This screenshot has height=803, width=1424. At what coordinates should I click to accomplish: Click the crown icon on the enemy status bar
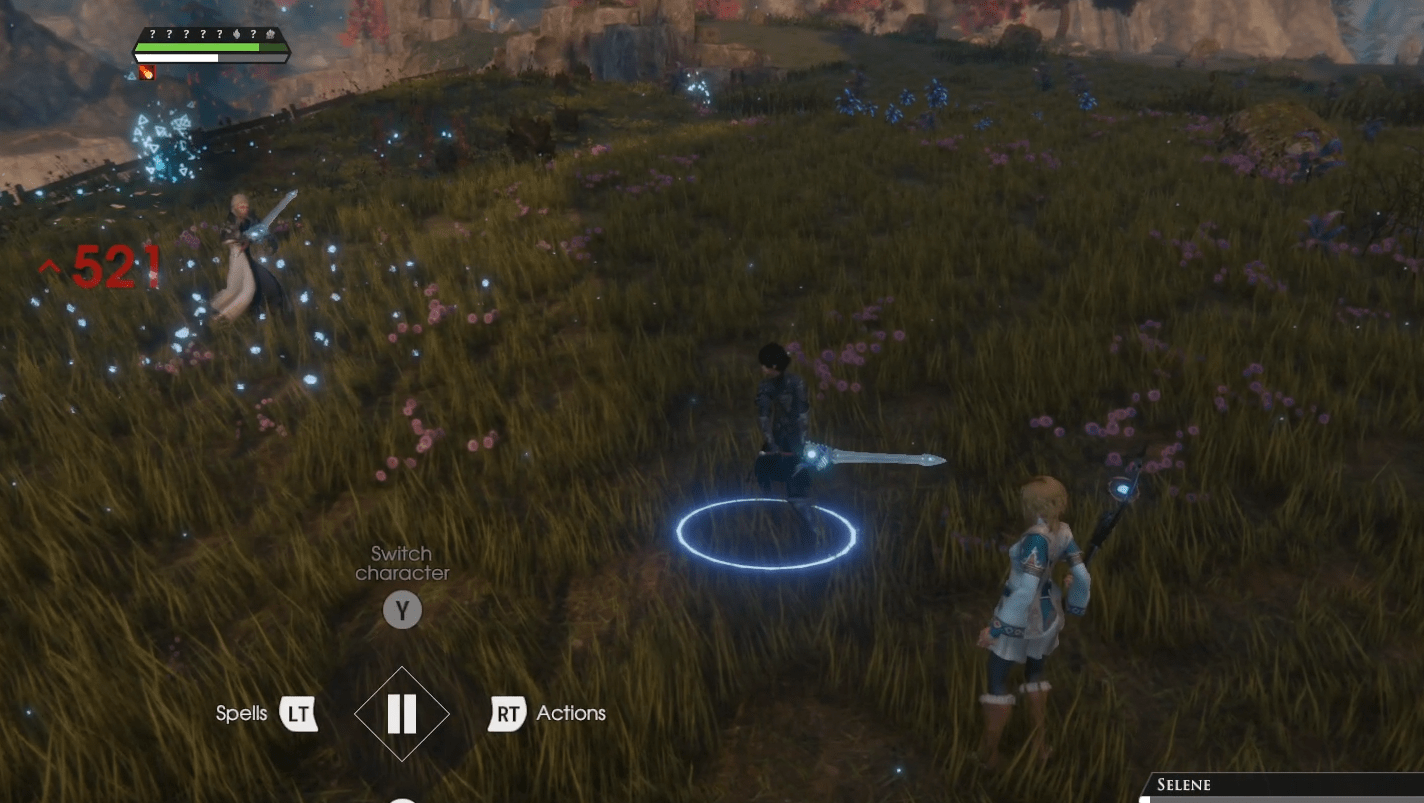click(x=270, y=34)
